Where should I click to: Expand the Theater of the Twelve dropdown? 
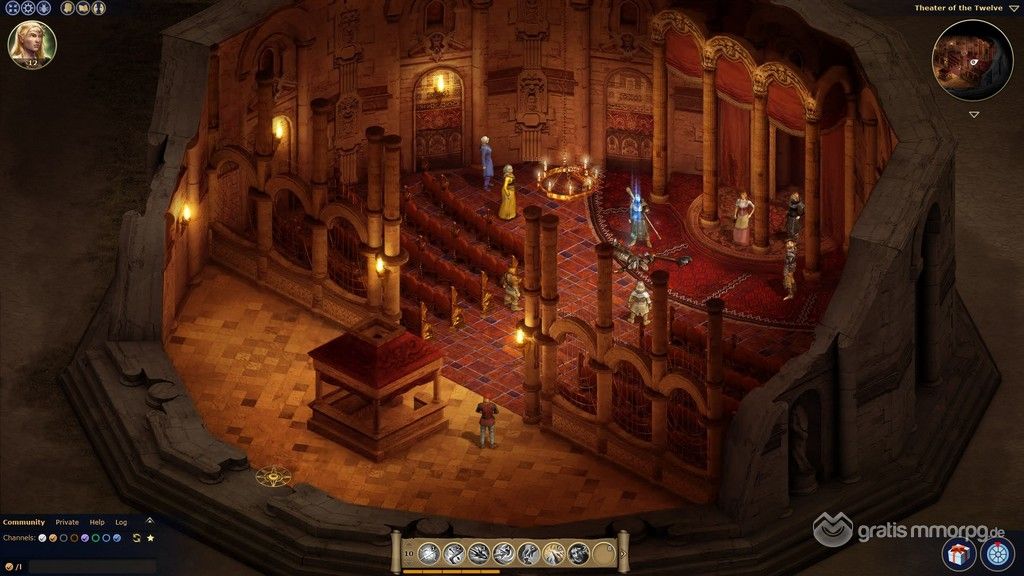[x=1014, y=8]
